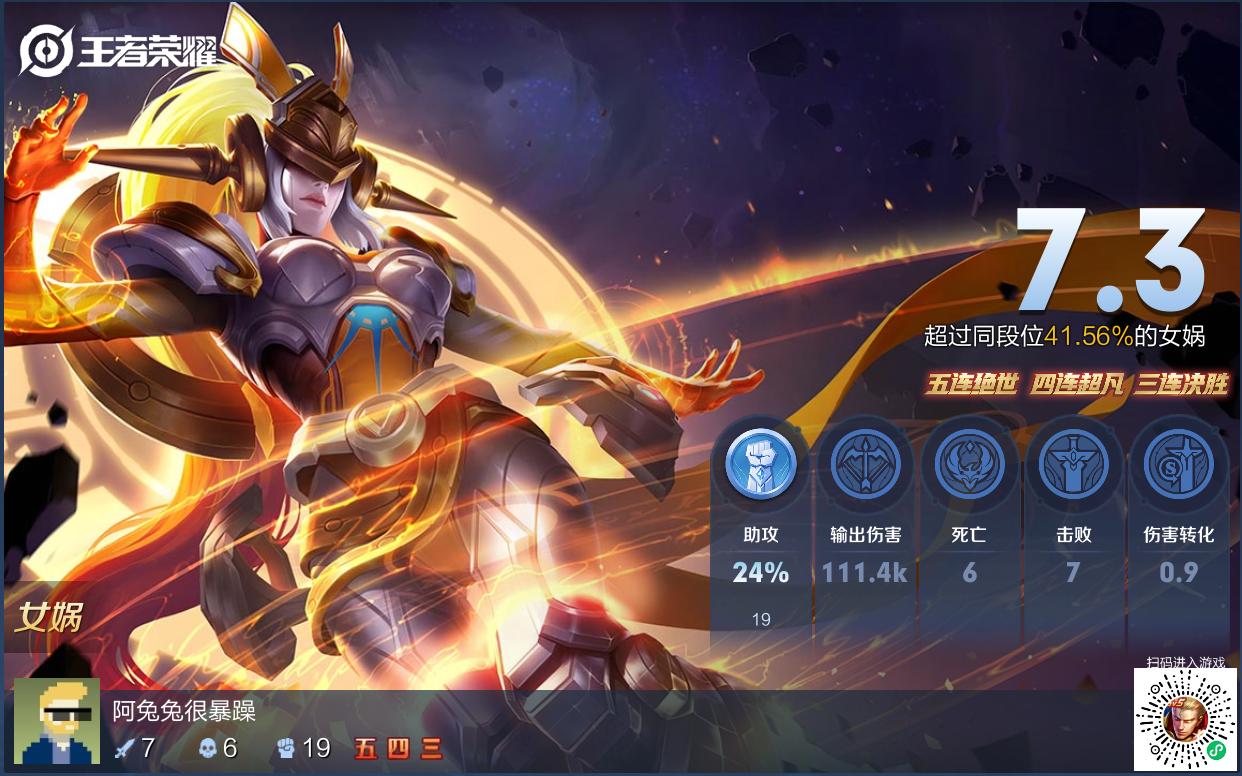Viewport: 1242px width, 776px height.
Task: Click the QR code to enter game
Action: coord(1185,720)
